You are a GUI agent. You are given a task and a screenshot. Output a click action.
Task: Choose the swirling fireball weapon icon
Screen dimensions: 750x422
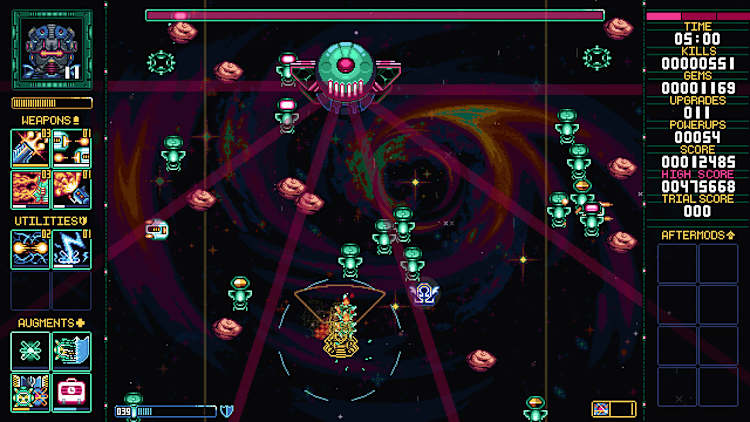tap(31, 189)
